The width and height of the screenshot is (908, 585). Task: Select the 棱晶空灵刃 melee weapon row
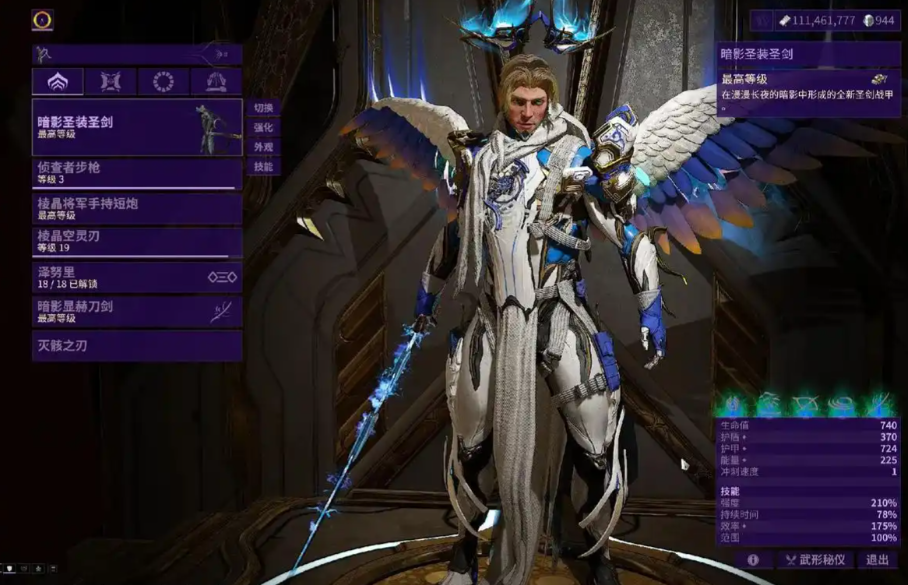137,242
